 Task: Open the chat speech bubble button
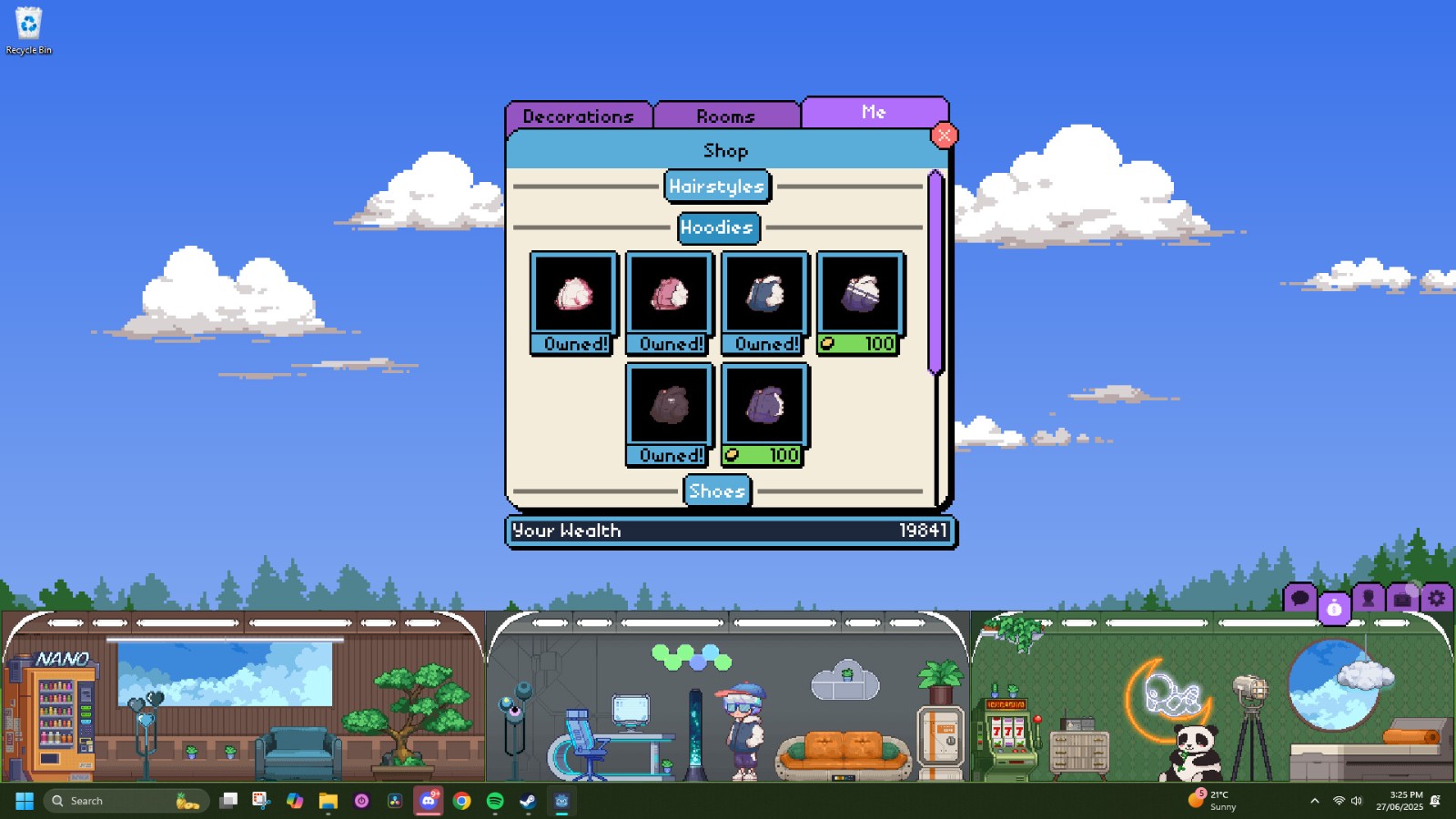click(1299, 598)
